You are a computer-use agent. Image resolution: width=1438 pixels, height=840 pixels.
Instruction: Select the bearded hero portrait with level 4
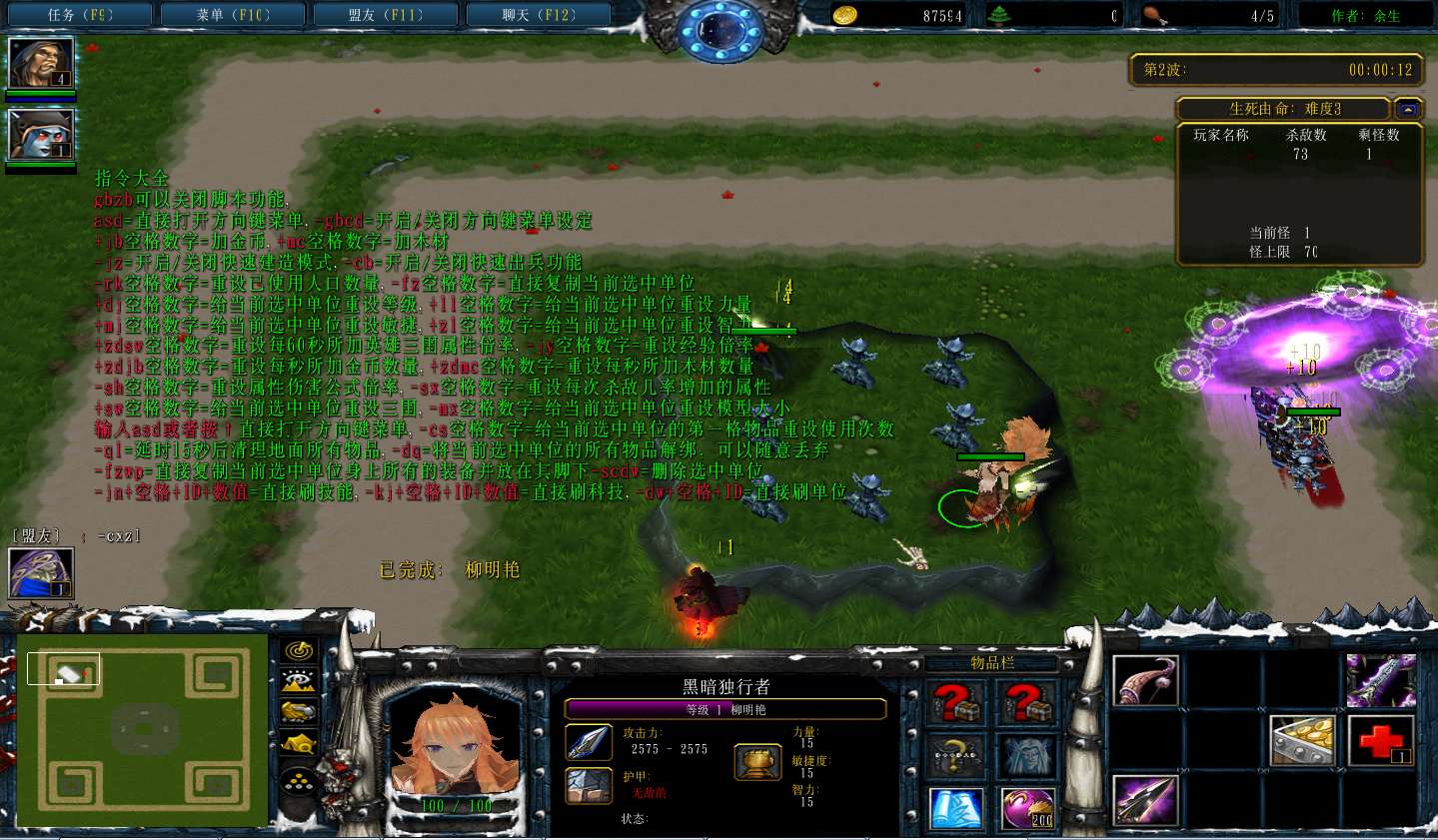(40, 63)
